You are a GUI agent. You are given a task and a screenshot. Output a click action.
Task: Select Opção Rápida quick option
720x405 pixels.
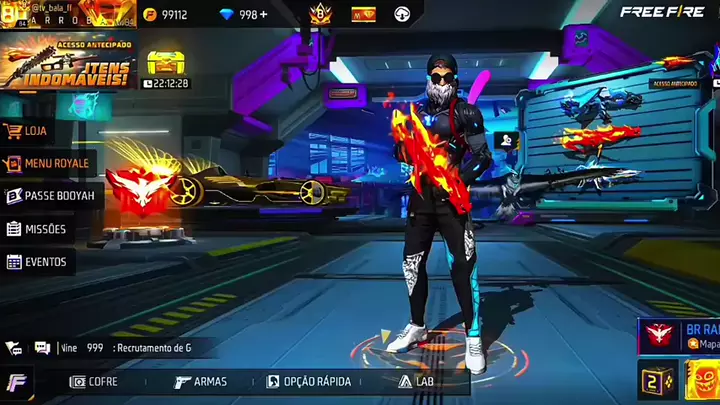click(305, 381)
